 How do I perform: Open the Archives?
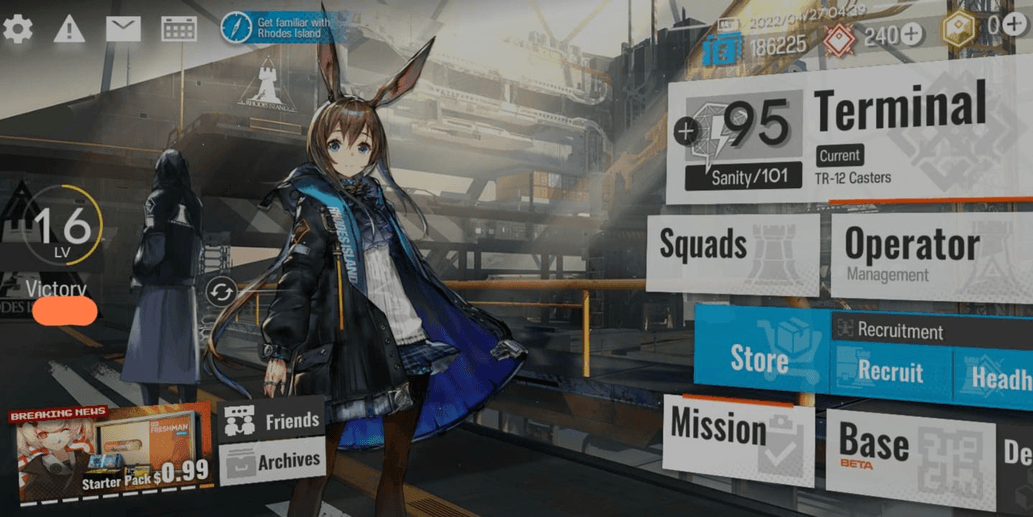(x=273, y=461)
